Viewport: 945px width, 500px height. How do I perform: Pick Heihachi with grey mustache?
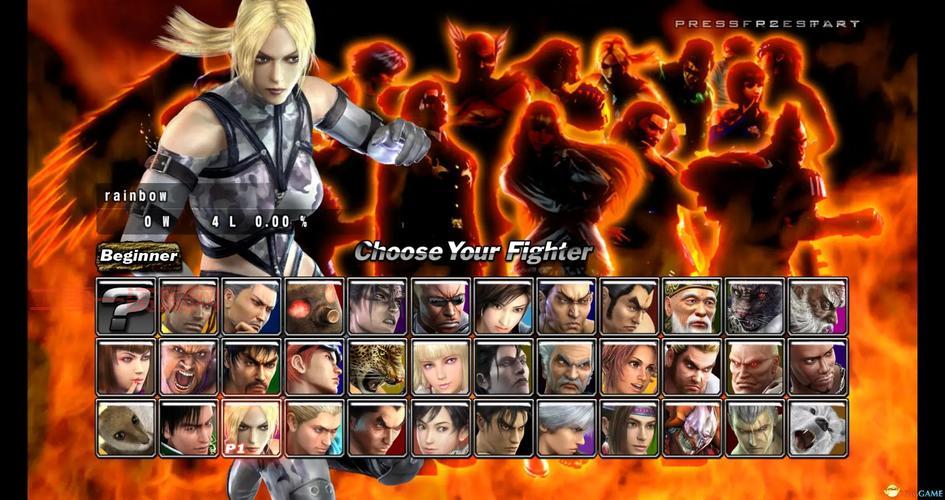tap(567, 367)
